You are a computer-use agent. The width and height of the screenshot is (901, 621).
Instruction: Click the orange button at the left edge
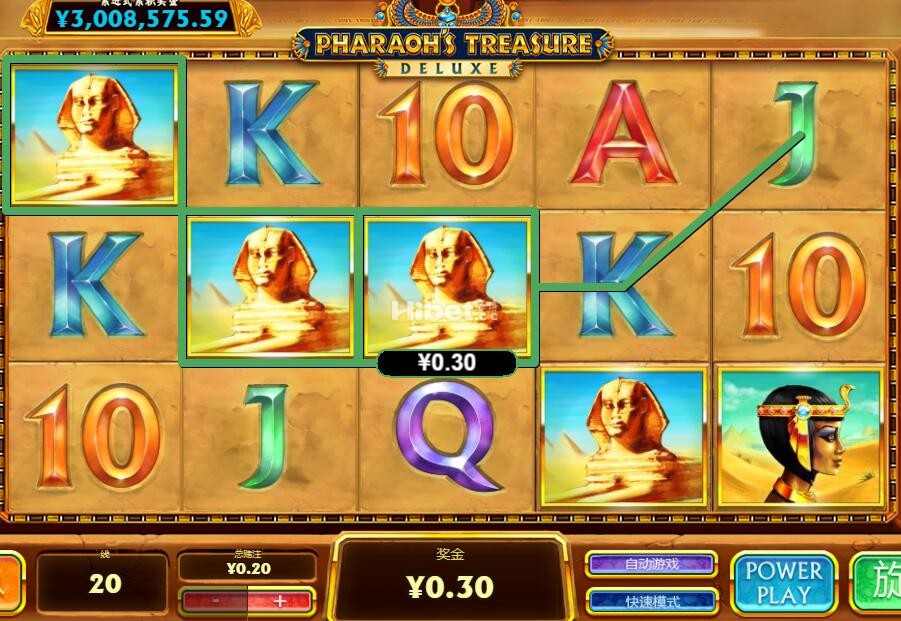point(10,583)
